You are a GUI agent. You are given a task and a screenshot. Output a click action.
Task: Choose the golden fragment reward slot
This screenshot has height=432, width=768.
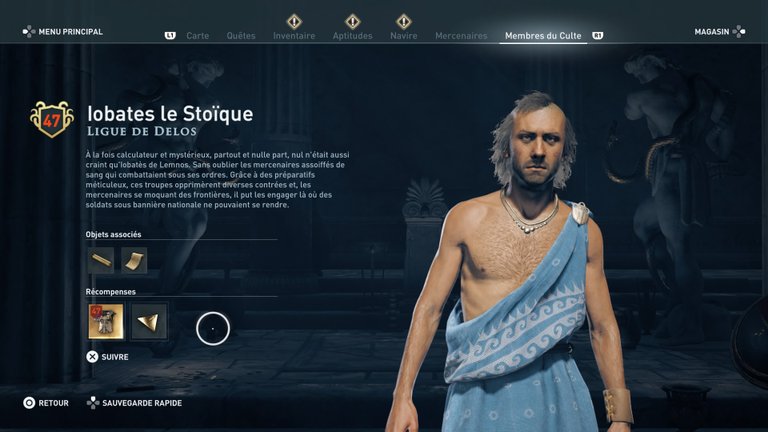coord(149,322)
